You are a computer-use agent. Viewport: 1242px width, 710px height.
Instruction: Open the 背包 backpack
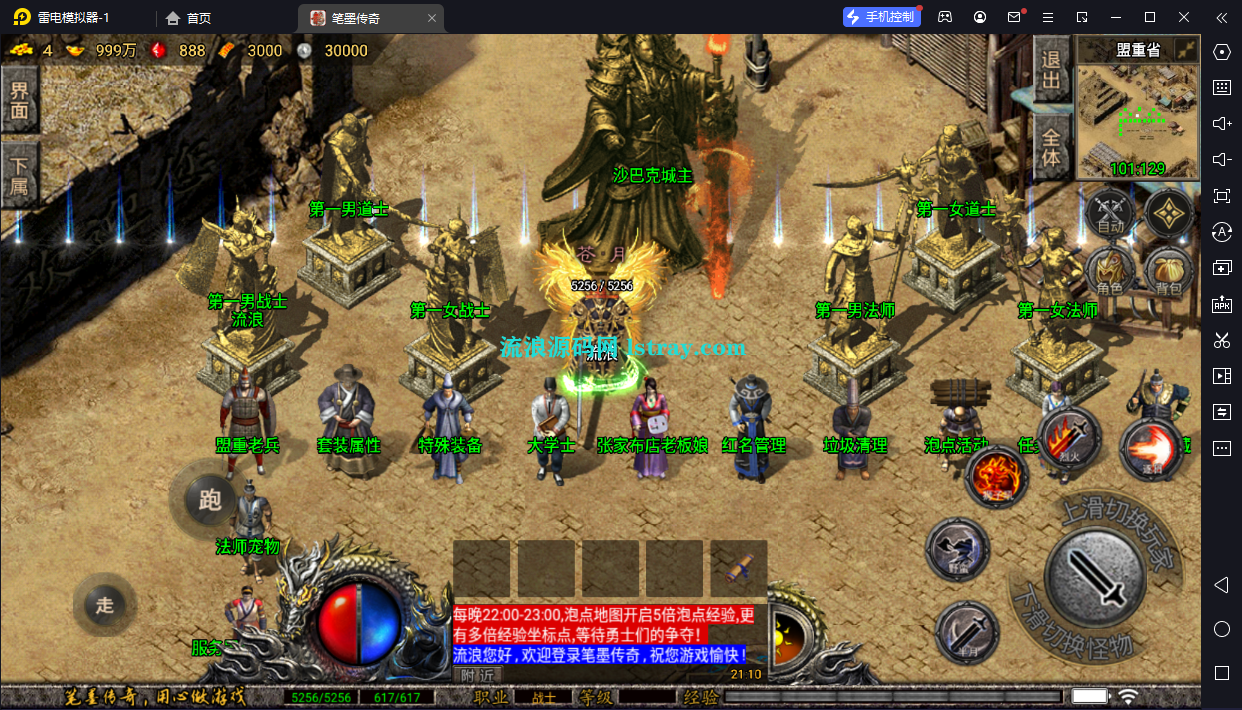point(1168,273)
